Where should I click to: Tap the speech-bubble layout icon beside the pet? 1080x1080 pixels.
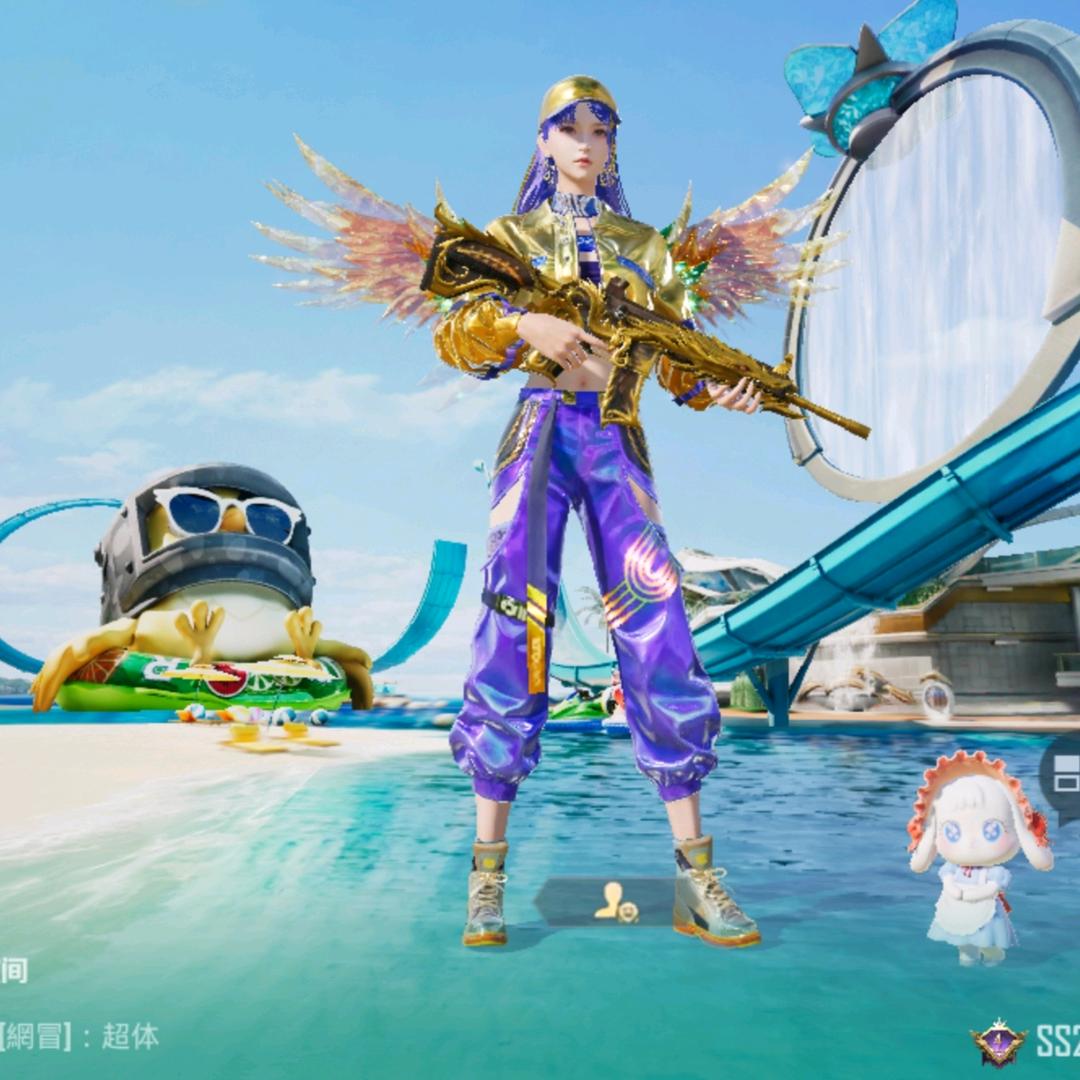pos(1064,774)
